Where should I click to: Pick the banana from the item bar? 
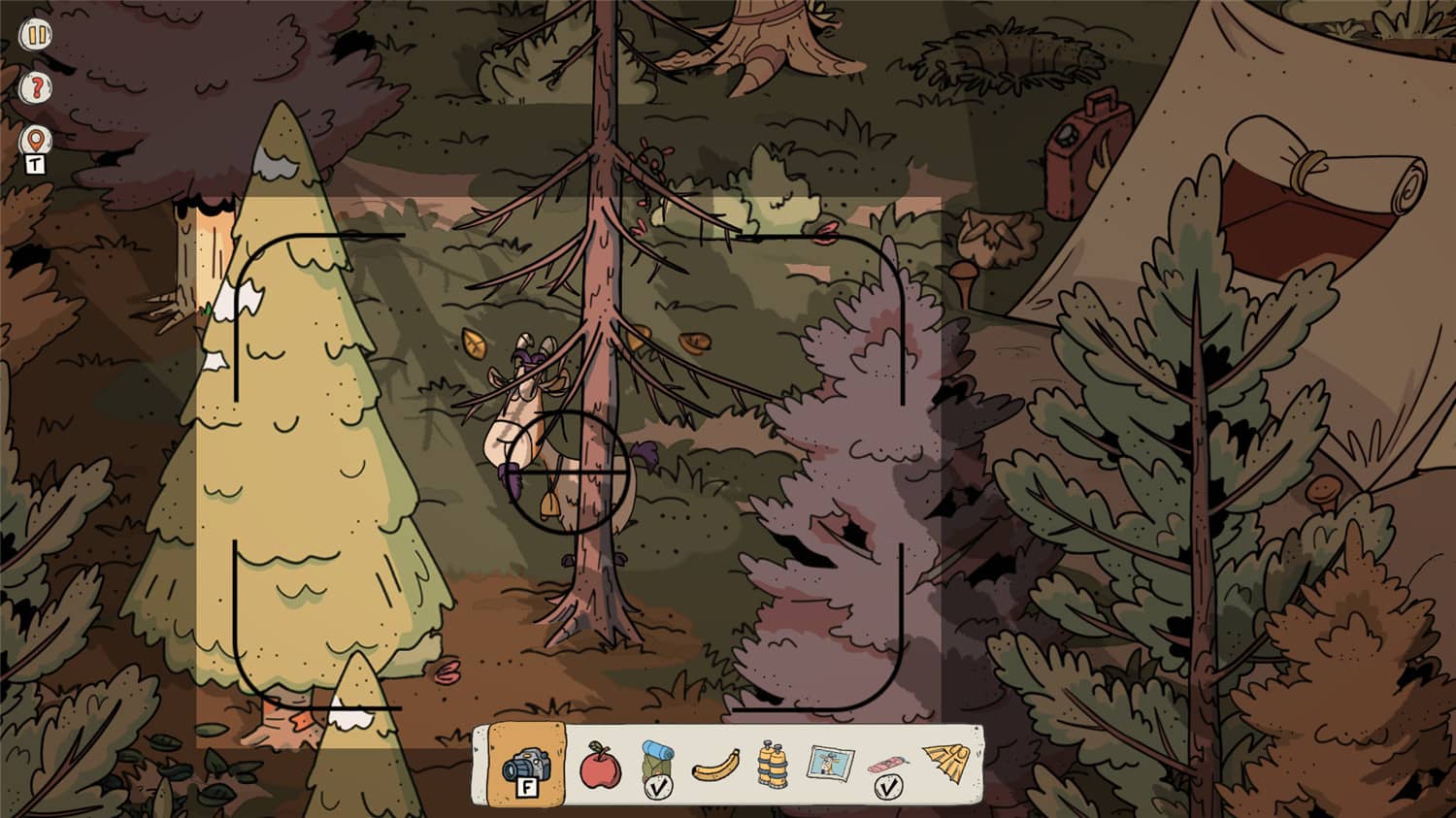pos(714,767)
